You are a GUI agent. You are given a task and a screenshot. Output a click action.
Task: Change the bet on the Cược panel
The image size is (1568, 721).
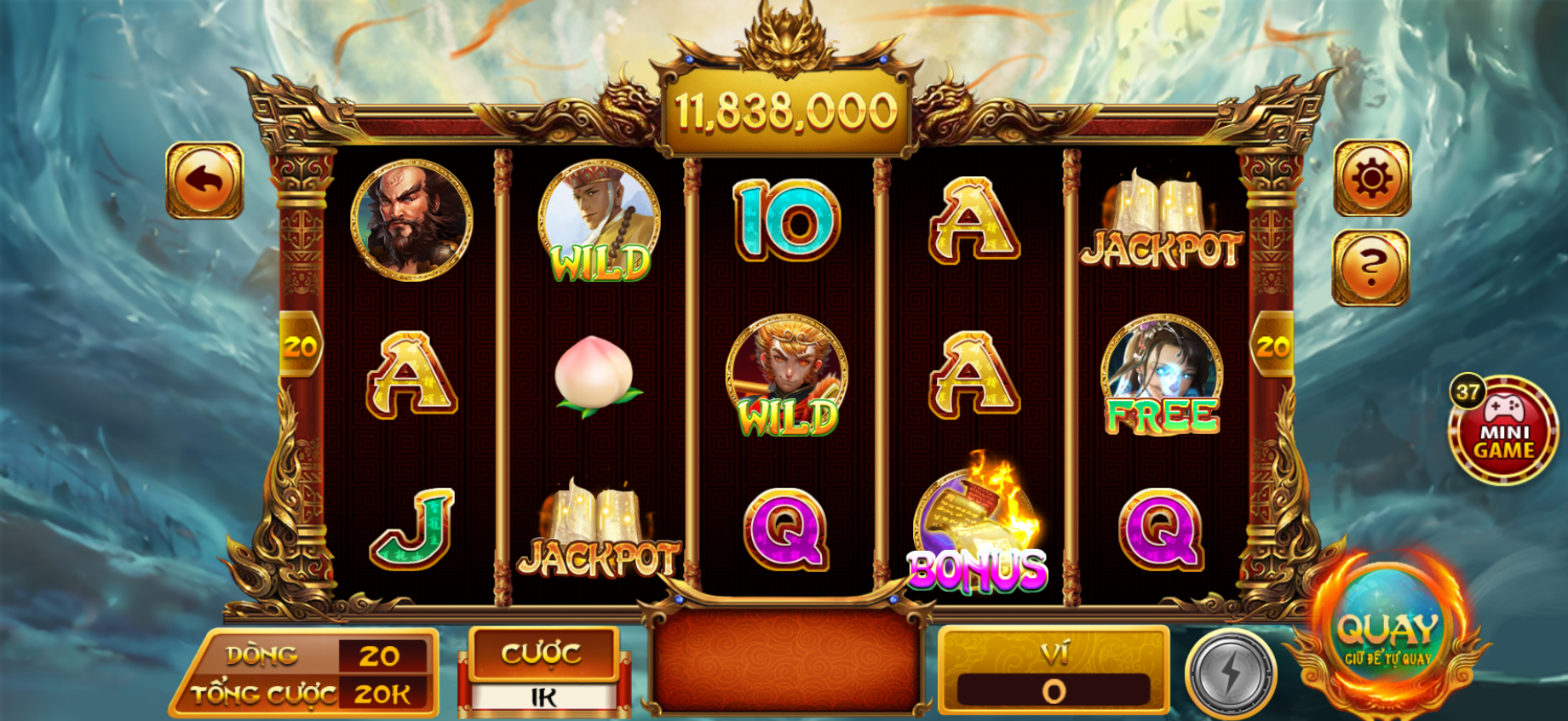[x=543, y=672]
